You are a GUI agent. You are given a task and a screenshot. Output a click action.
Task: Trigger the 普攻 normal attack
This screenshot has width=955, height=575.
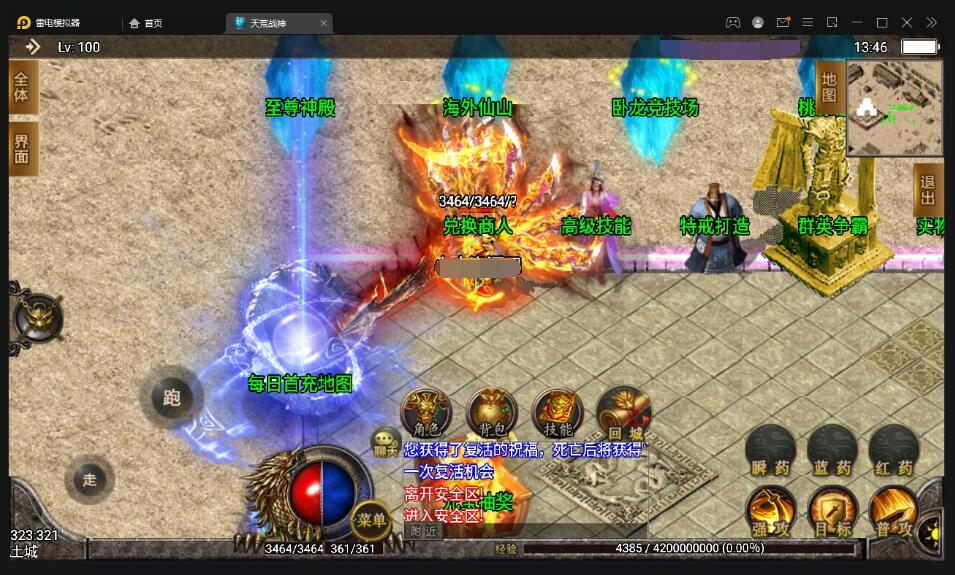pyautogui.click(x=893, y=511)
